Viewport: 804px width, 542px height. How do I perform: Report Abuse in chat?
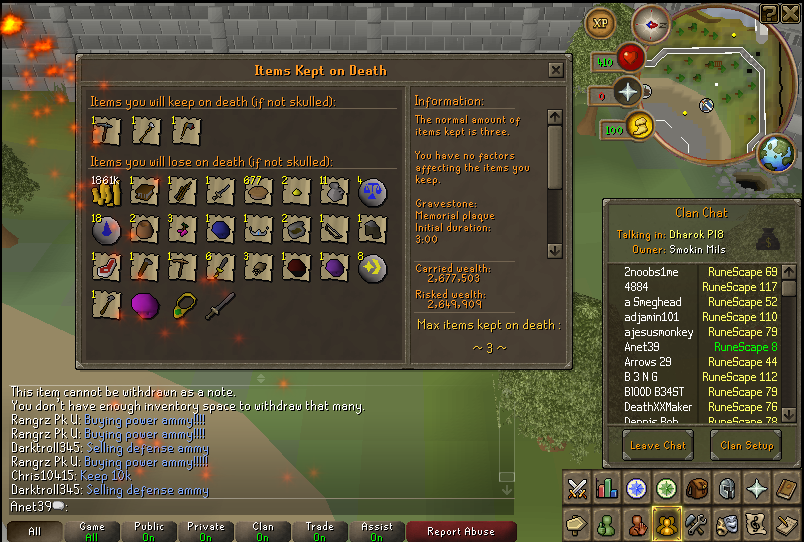[460, 532]
